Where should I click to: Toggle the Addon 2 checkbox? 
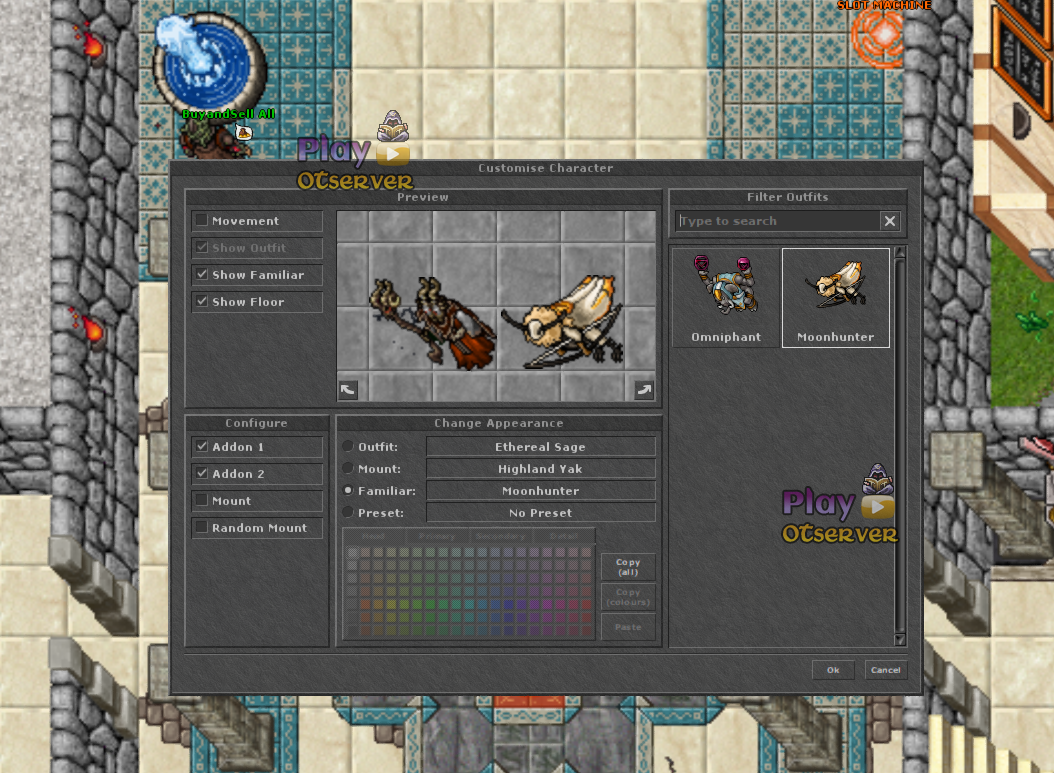point(202,474)
